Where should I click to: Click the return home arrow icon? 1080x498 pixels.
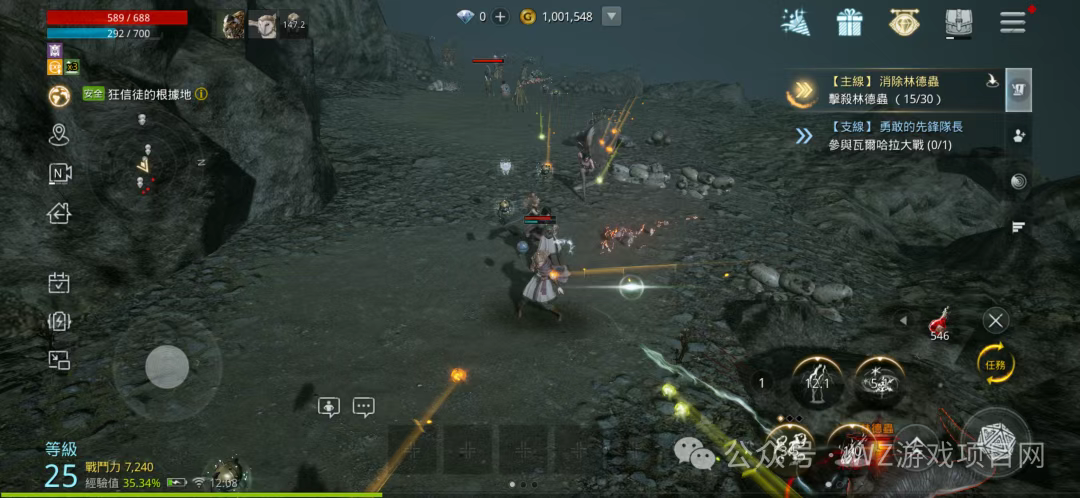click(x=59, y=212)
